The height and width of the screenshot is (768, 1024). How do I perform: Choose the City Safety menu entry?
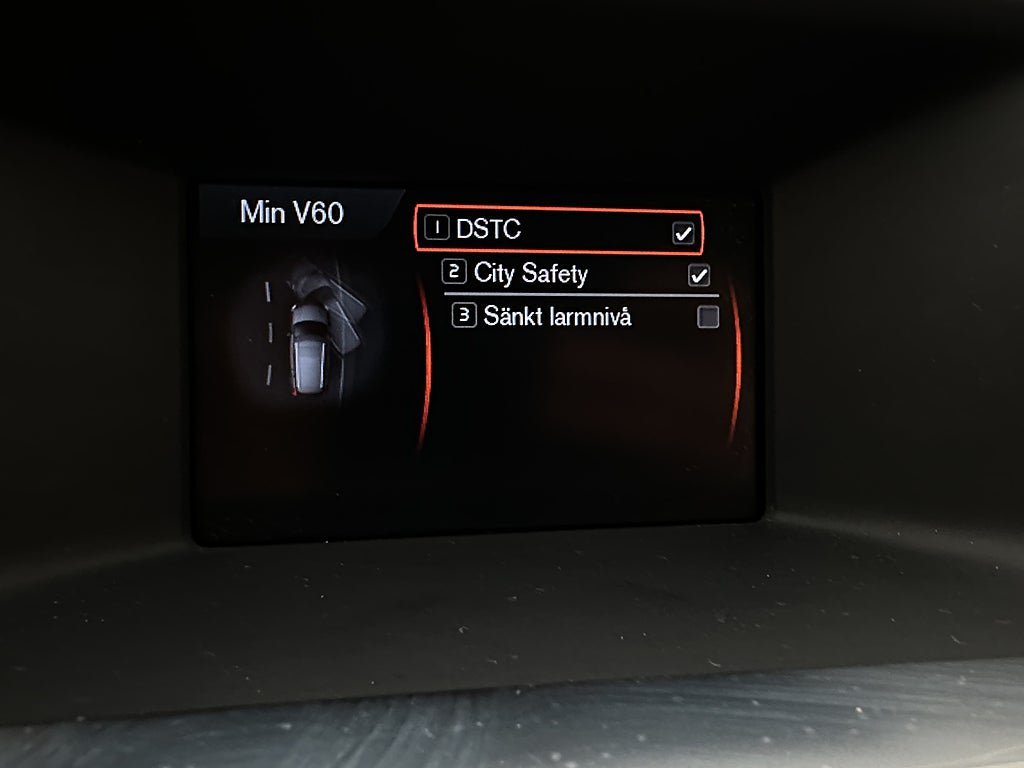point(530,273)
